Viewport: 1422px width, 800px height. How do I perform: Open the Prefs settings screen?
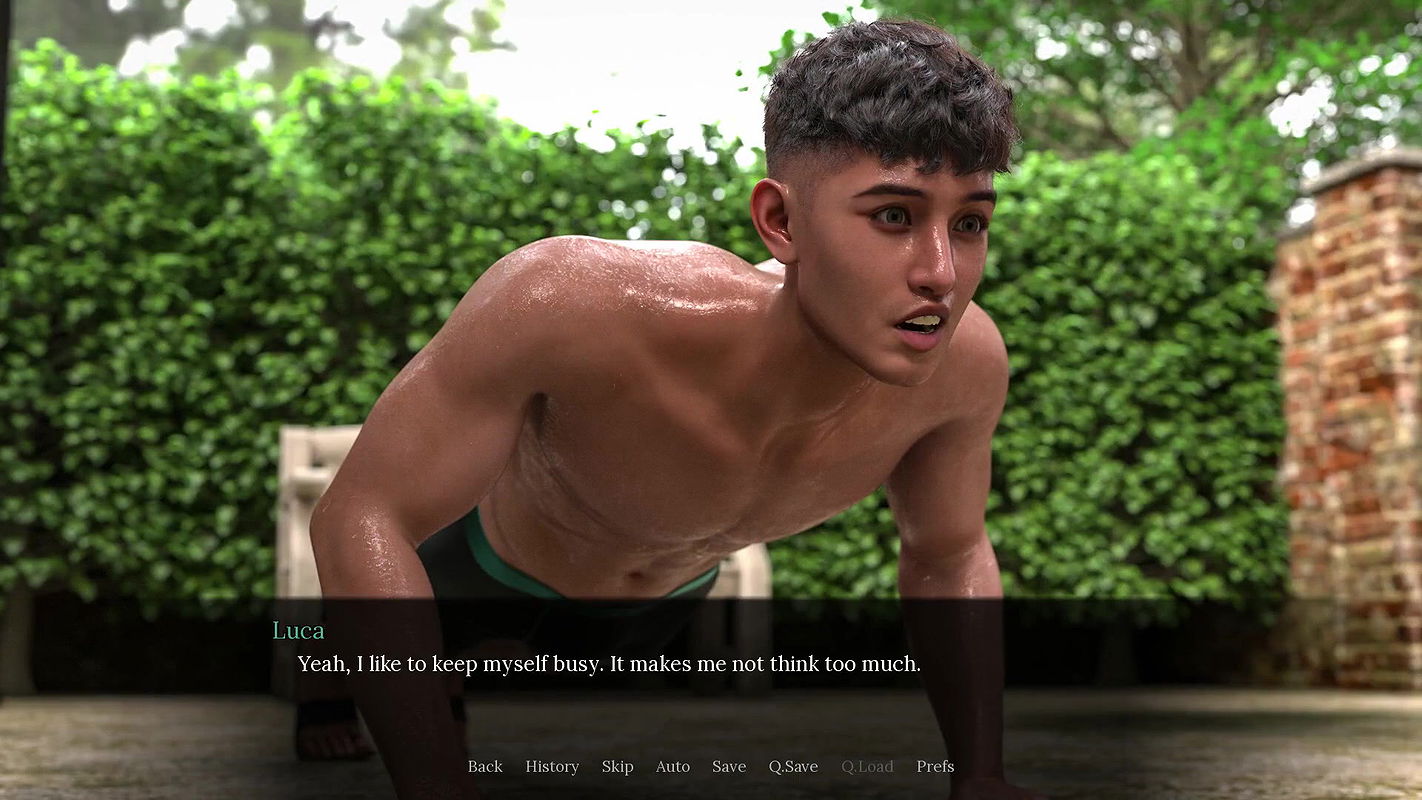(x=935, y=766)
